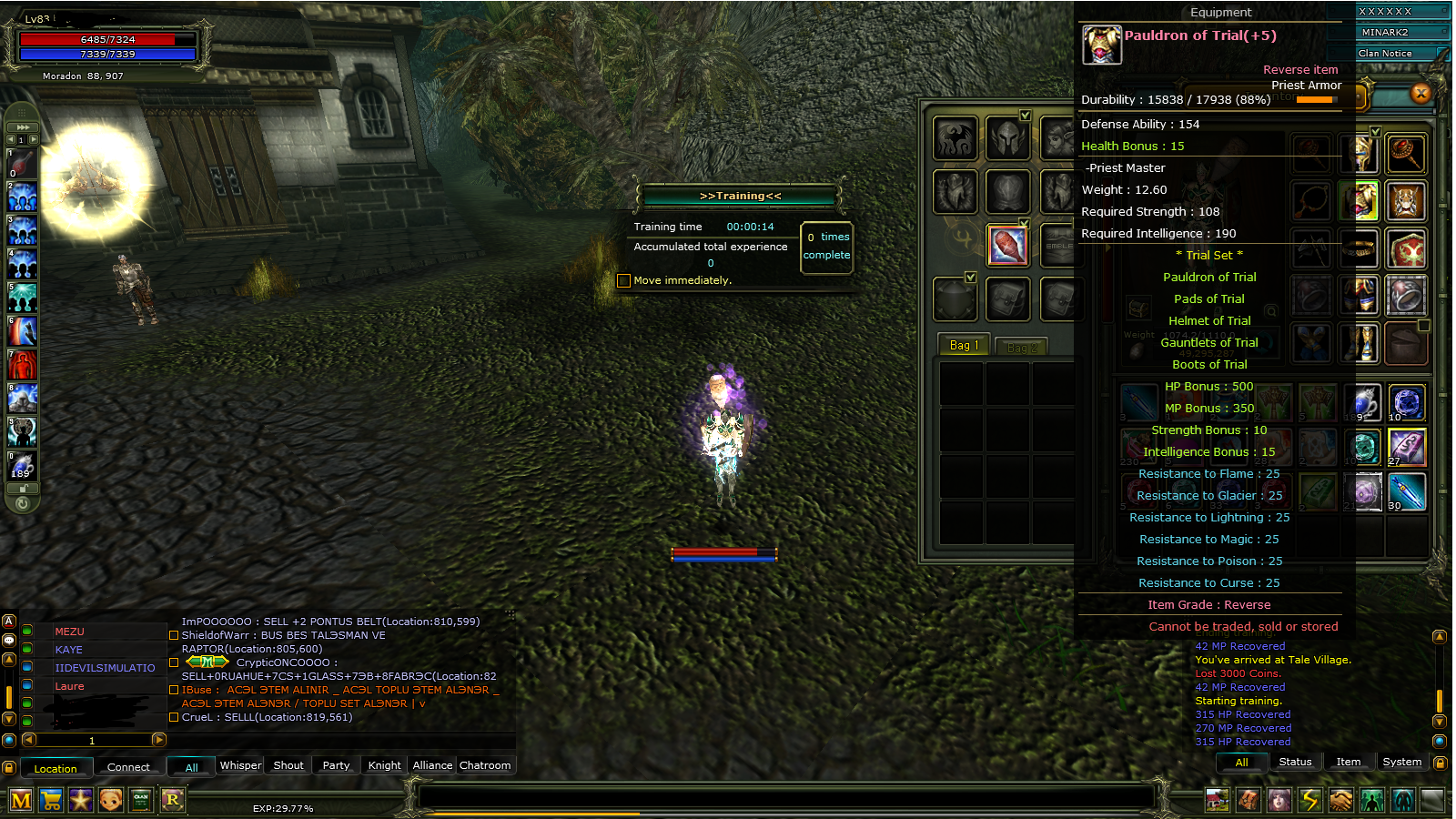The image size is (1456, 819).
Task: Click the gold R icon on the taskbar
Action: tap(173, 801)
